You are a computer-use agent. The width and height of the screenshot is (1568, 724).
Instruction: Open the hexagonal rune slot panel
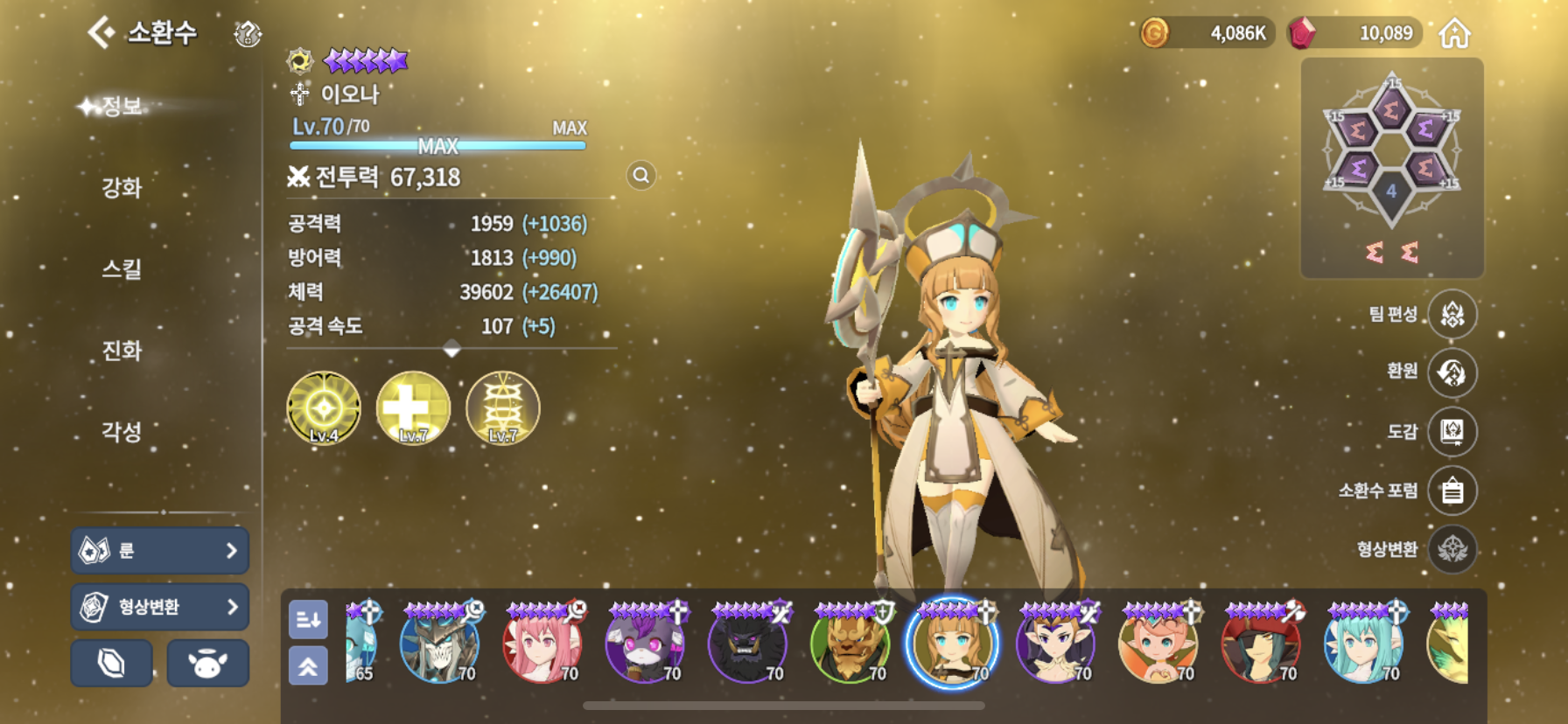(1391, 166)
